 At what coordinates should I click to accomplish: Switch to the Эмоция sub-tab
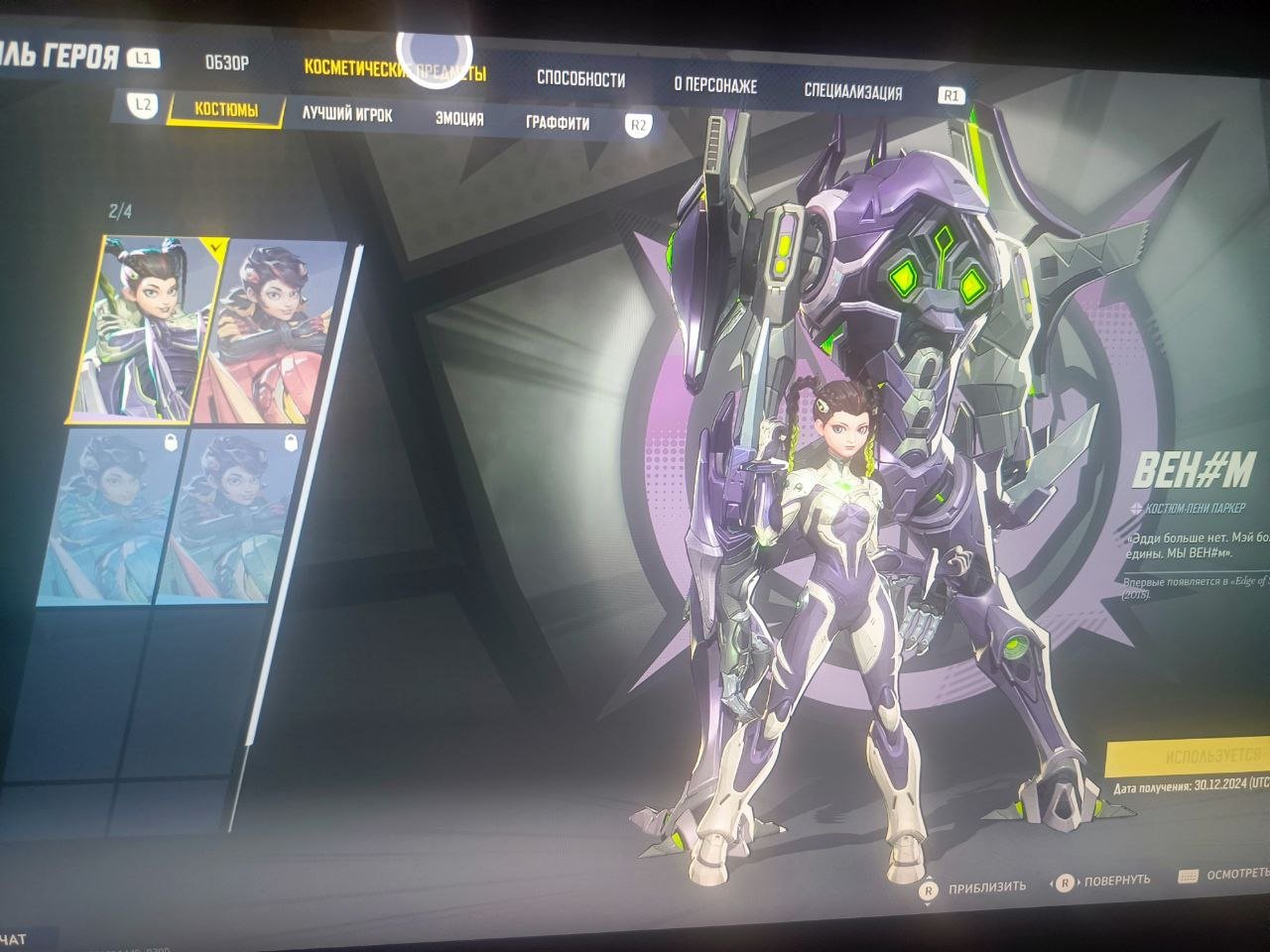[x=459, y=119]
